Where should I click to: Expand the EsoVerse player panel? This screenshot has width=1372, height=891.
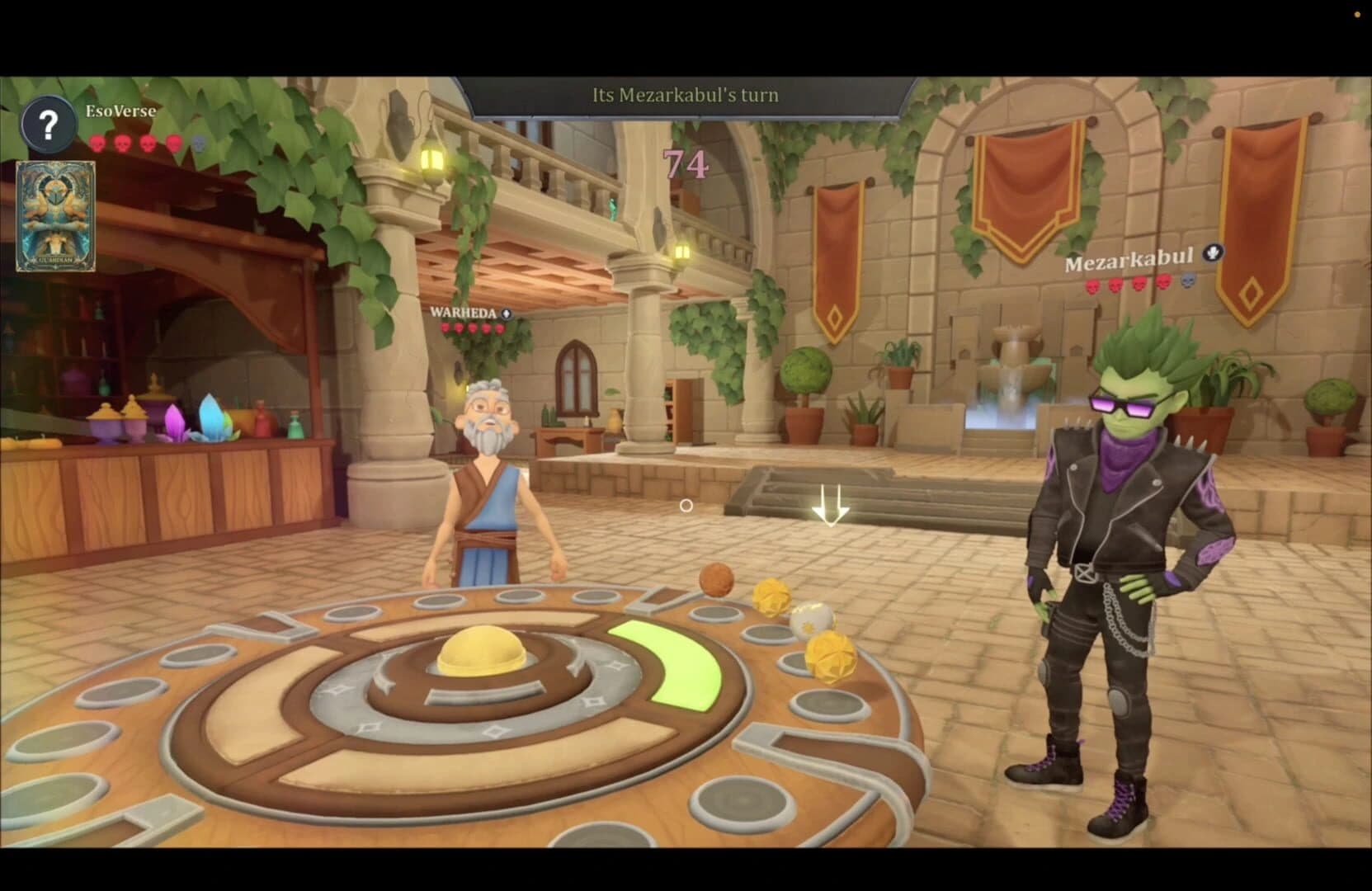tap(120, 111)
